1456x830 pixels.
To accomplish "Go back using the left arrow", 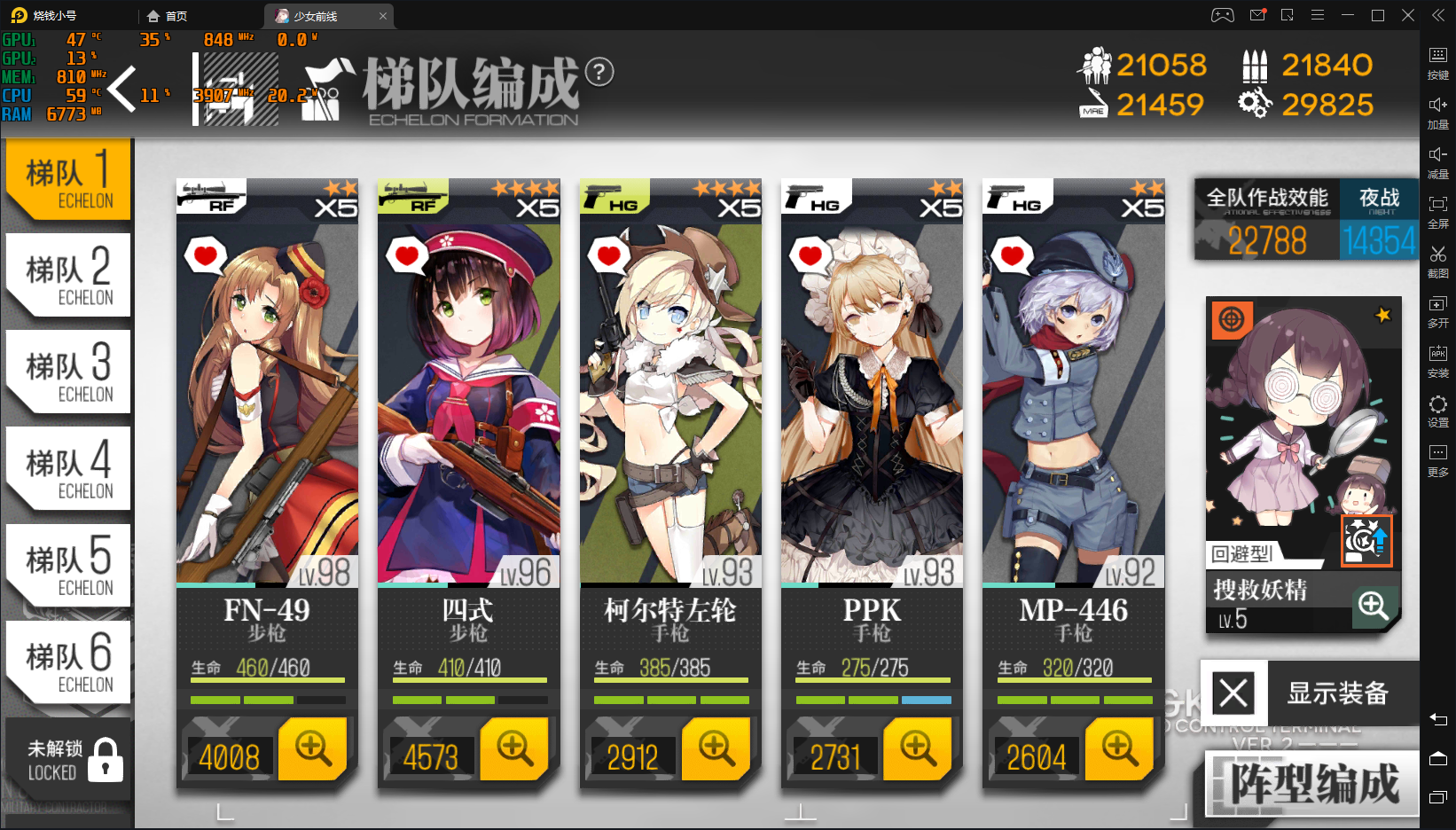I will [x=123, y=89].
